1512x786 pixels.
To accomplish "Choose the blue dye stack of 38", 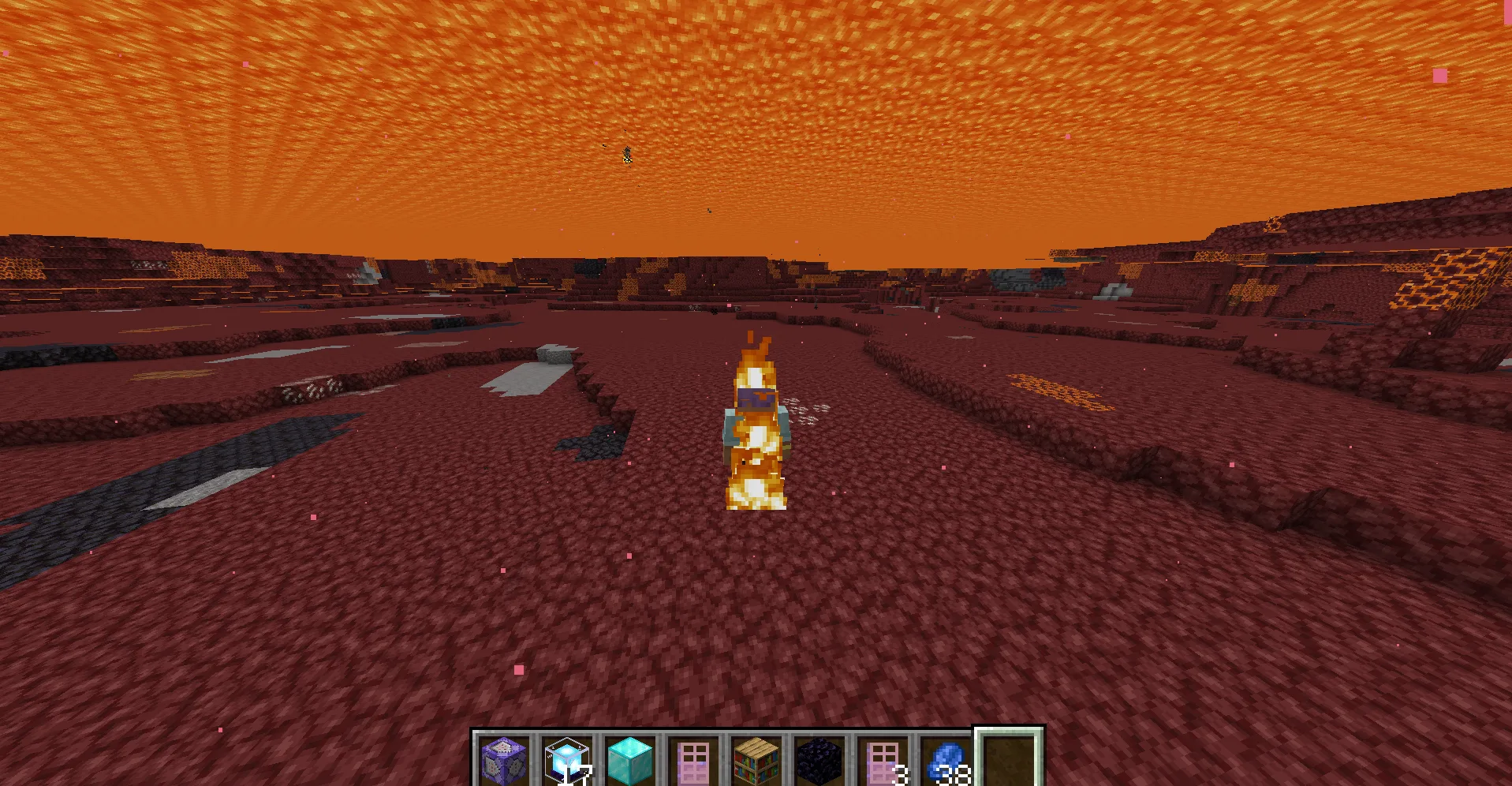I will pos(946,759).
